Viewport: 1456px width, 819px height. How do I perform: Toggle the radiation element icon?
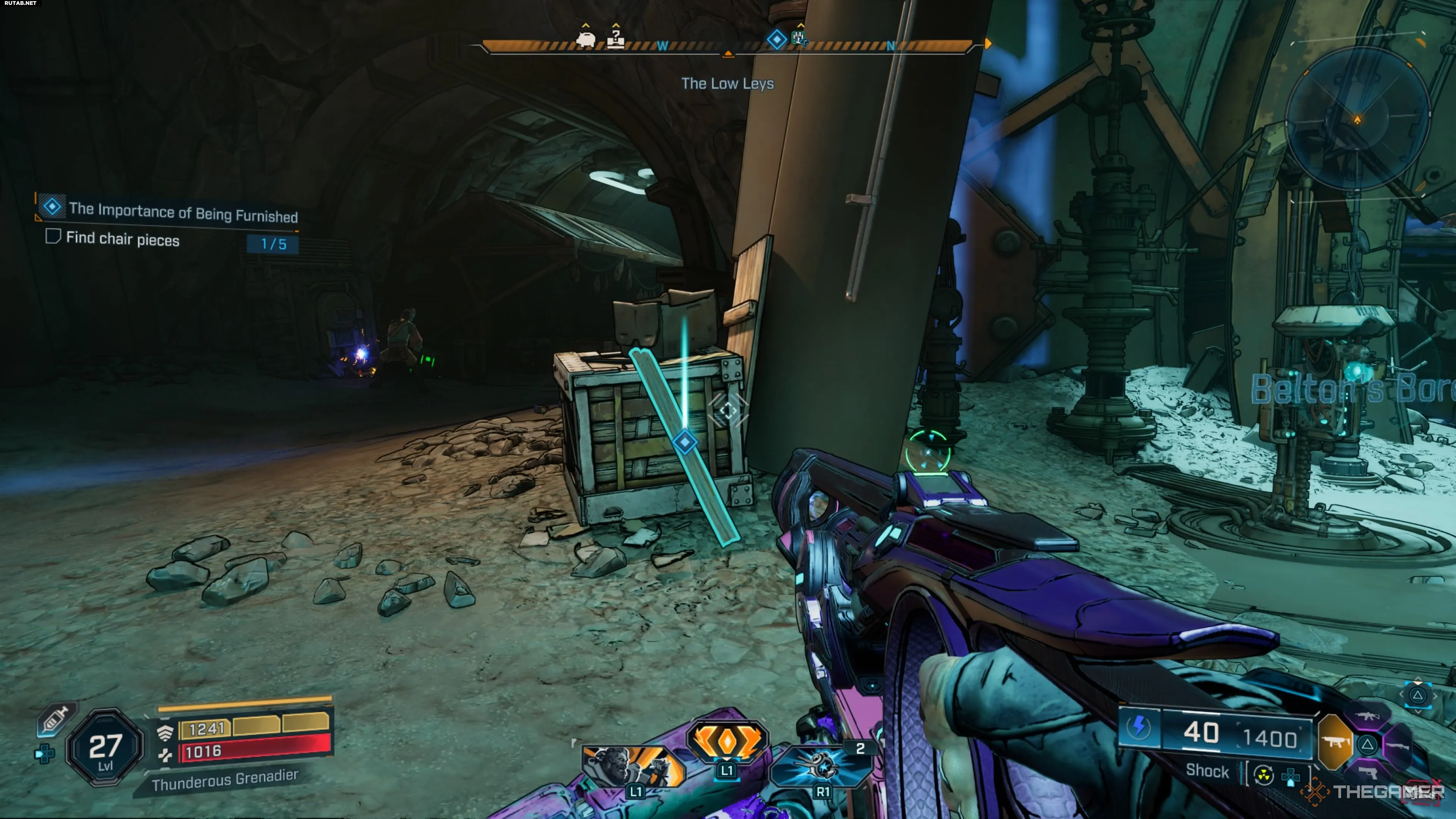point(1263,776)
